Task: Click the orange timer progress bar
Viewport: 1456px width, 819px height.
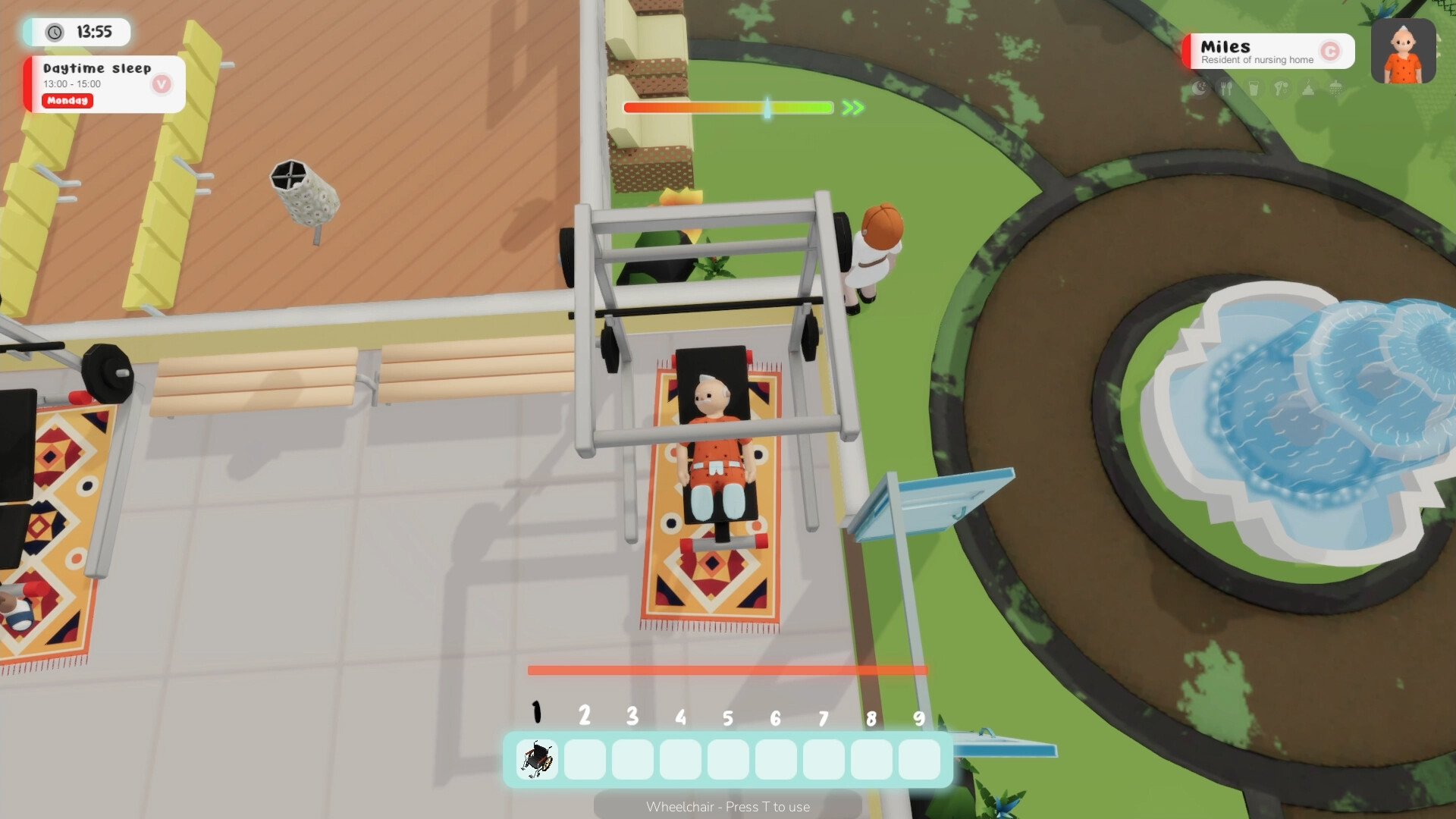Action: click(x=726, y=670)
